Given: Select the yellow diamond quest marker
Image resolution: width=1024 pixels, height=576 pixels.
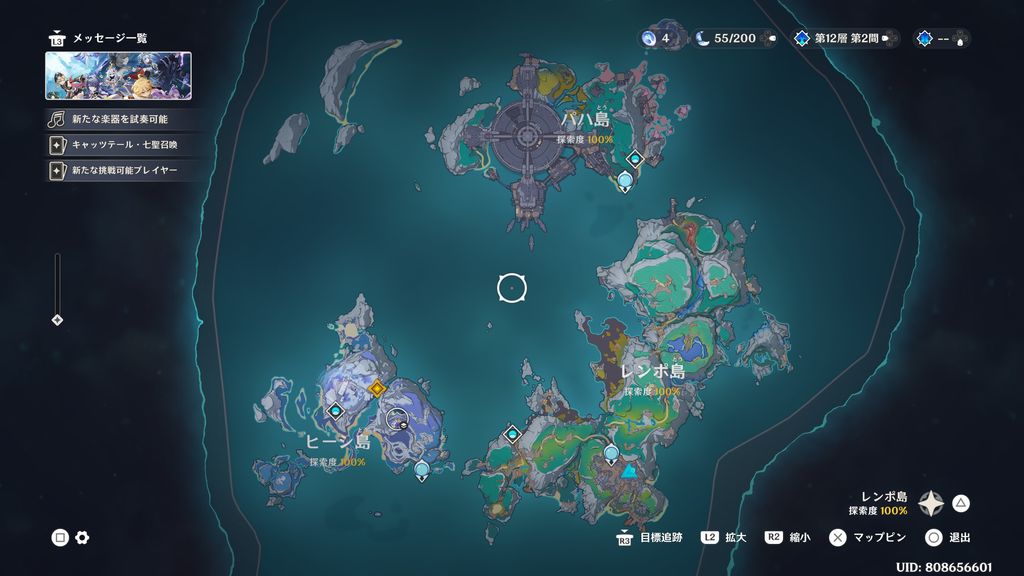Looking at the screenshot, I should tap(377, 388).
